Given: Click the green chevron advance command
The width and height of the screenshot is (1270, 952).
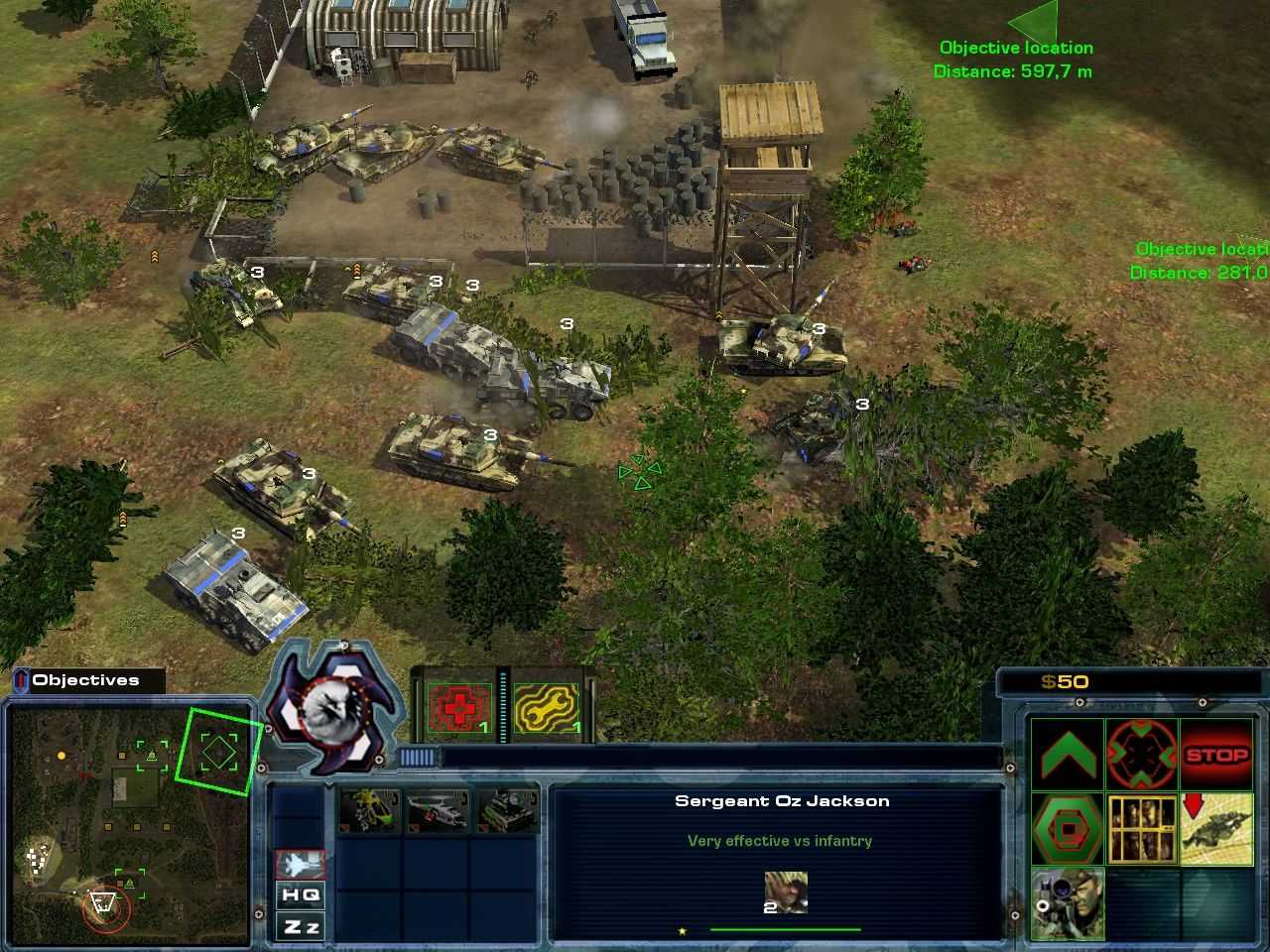Looking at the screenshot, I should (1067, 756).
